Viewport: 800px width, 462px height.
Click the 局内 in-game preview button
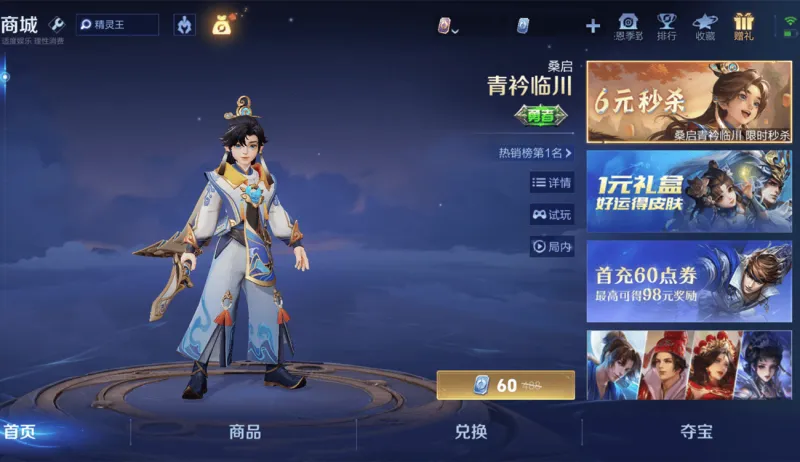(552, 246)
